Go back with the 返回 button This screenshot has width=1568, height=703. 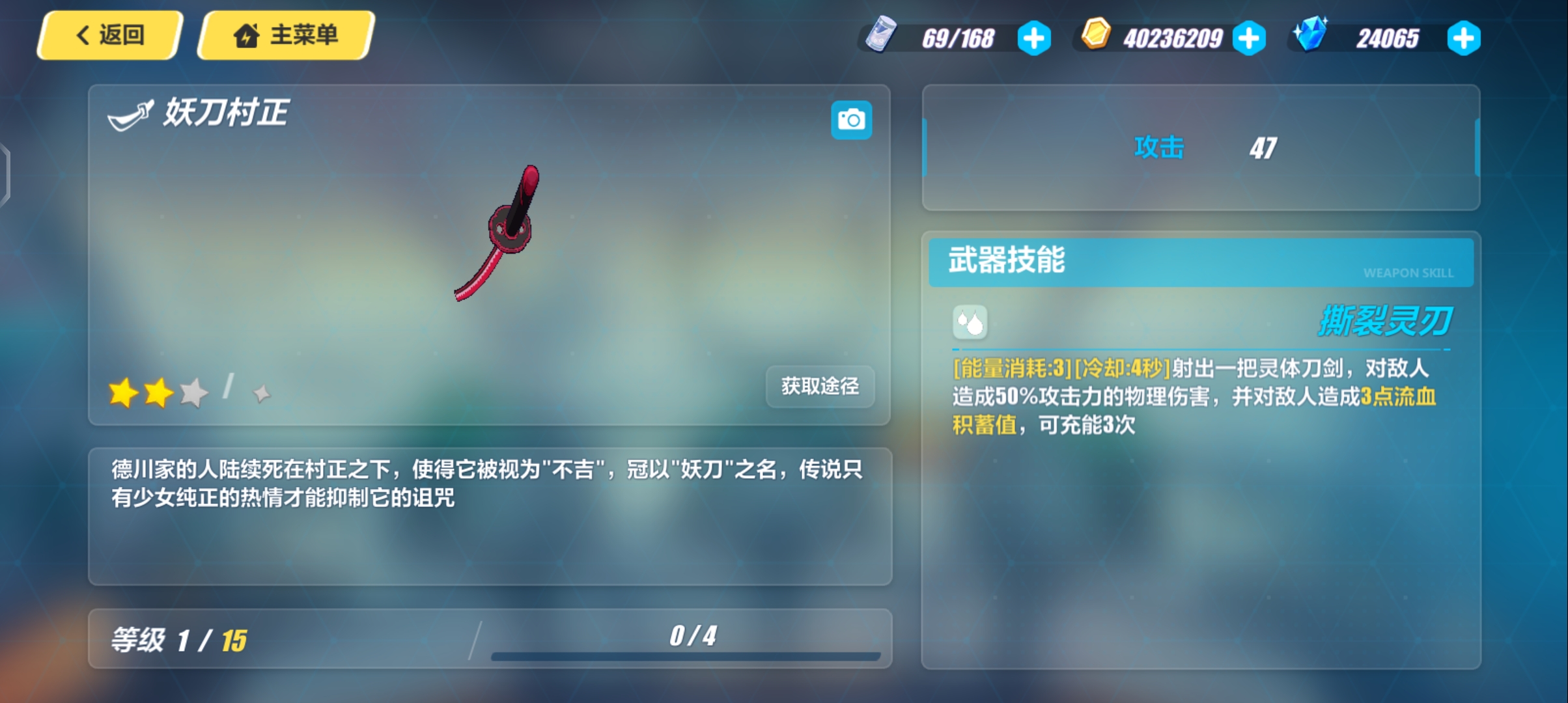(109, 35)
